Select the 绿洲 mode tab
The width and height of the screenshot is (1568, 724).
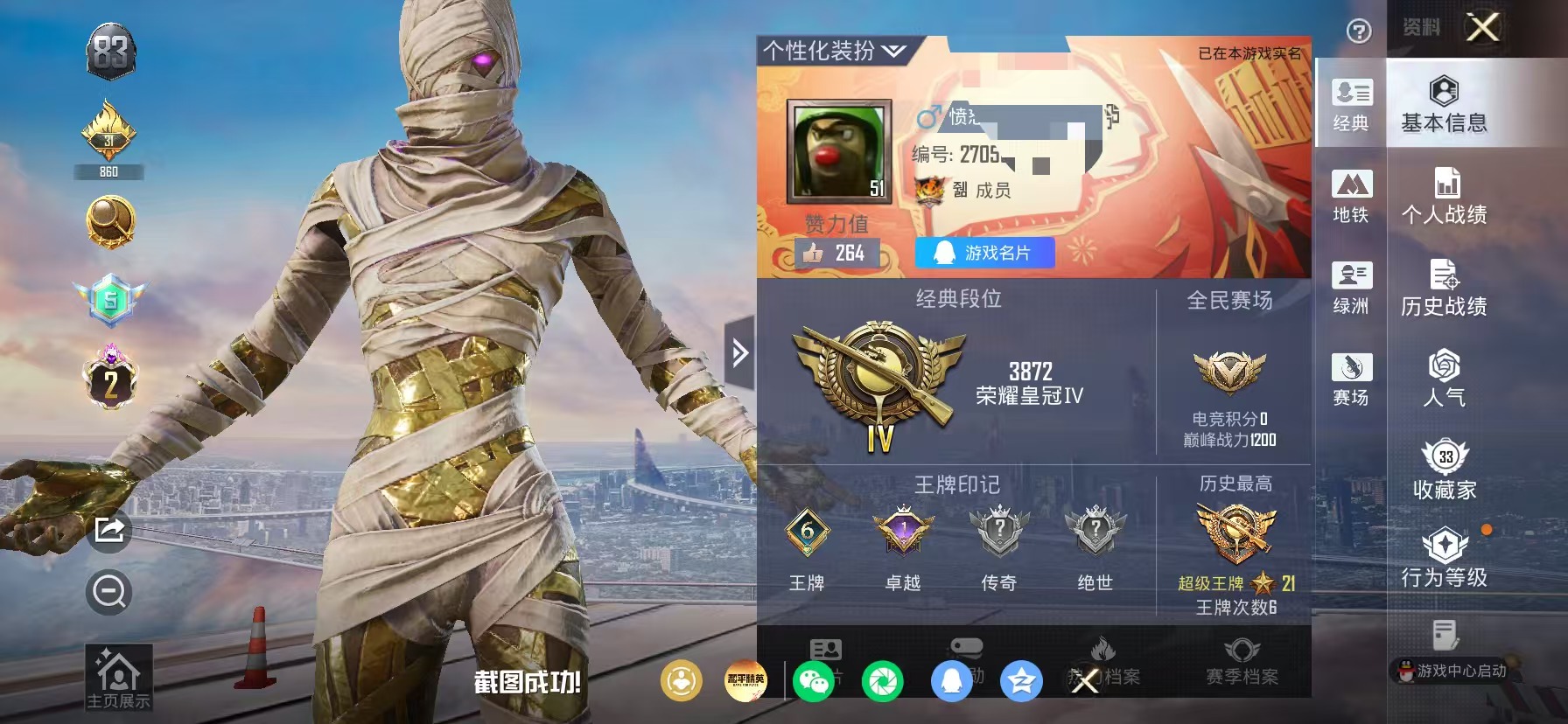point(1352,289)
